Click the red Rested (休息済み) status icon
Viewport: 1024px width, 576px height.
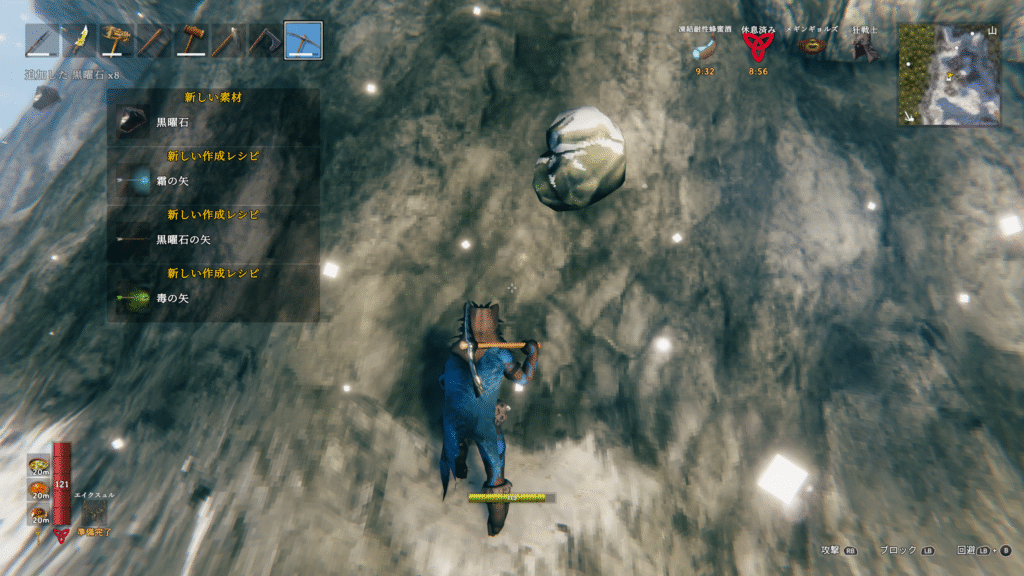coord(757,49)
